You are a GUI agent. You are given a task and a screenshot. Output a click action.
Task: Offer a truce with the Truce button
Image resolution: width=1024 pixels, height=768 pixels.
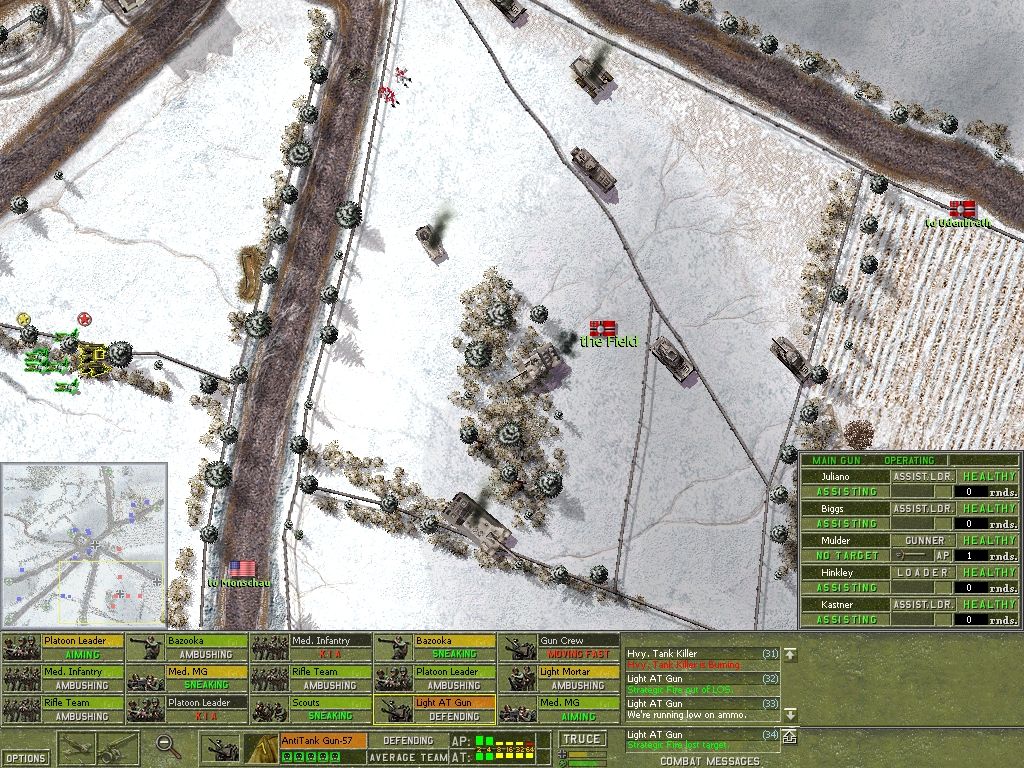[582, 739]
